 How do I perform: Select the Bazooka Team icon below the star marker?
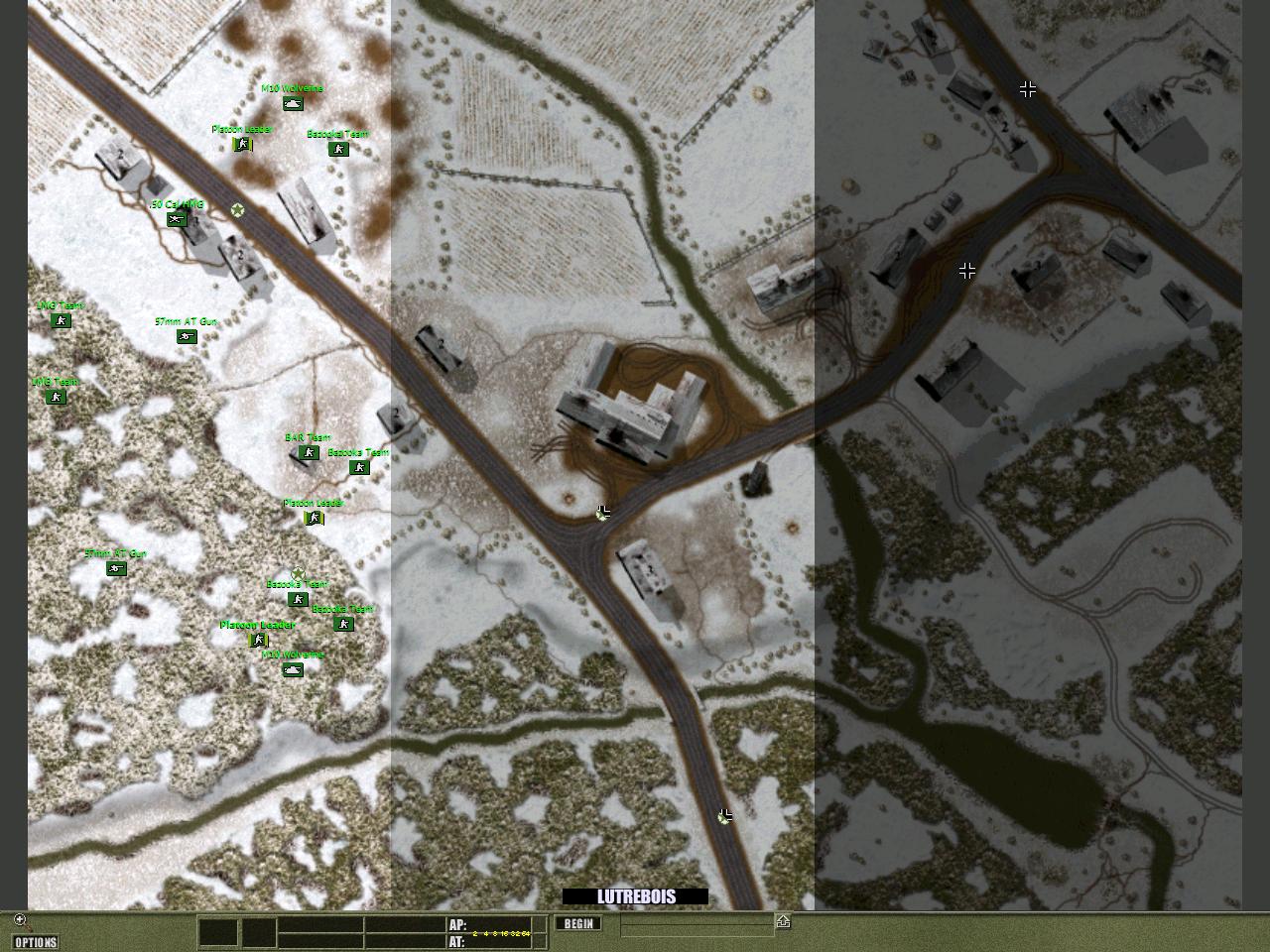(298, 600)
